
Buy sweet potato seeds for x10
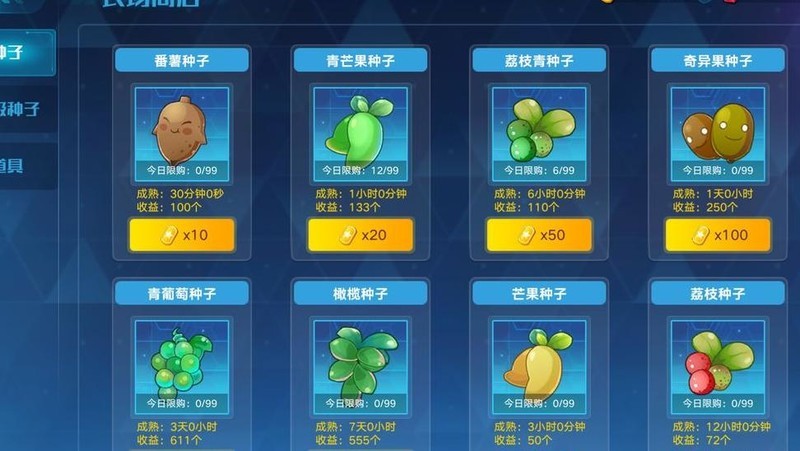pyautogui.click(x=182, y=235)
